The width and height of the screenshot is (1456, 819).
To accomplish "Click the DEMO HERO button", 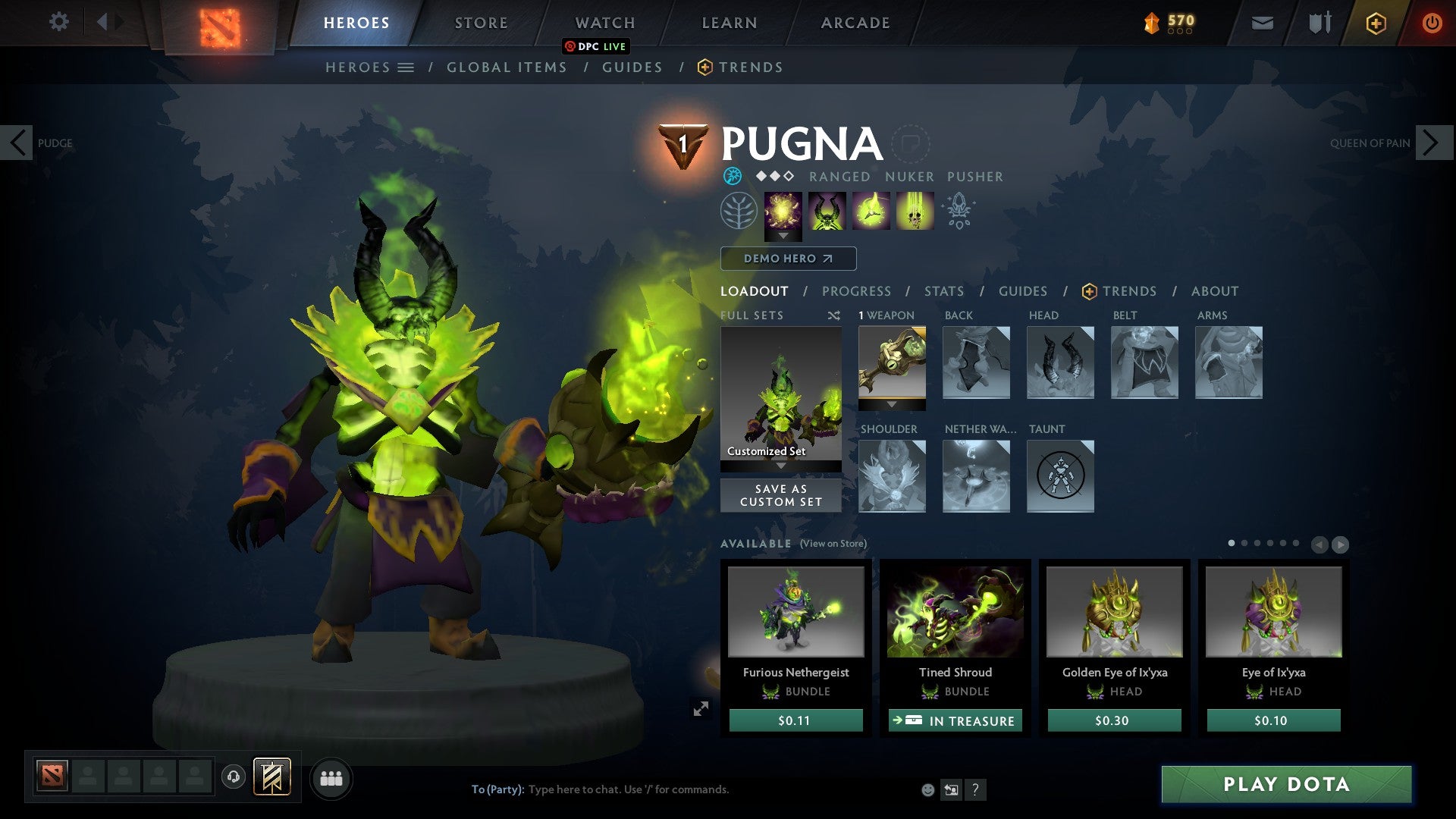I will [x=789, y=259].
